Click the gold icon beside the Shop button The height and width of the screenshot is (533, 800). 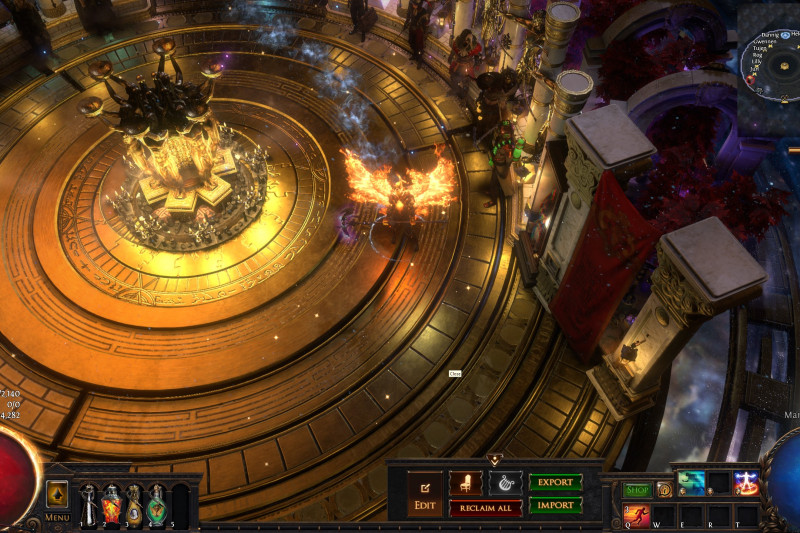[664, 490]
